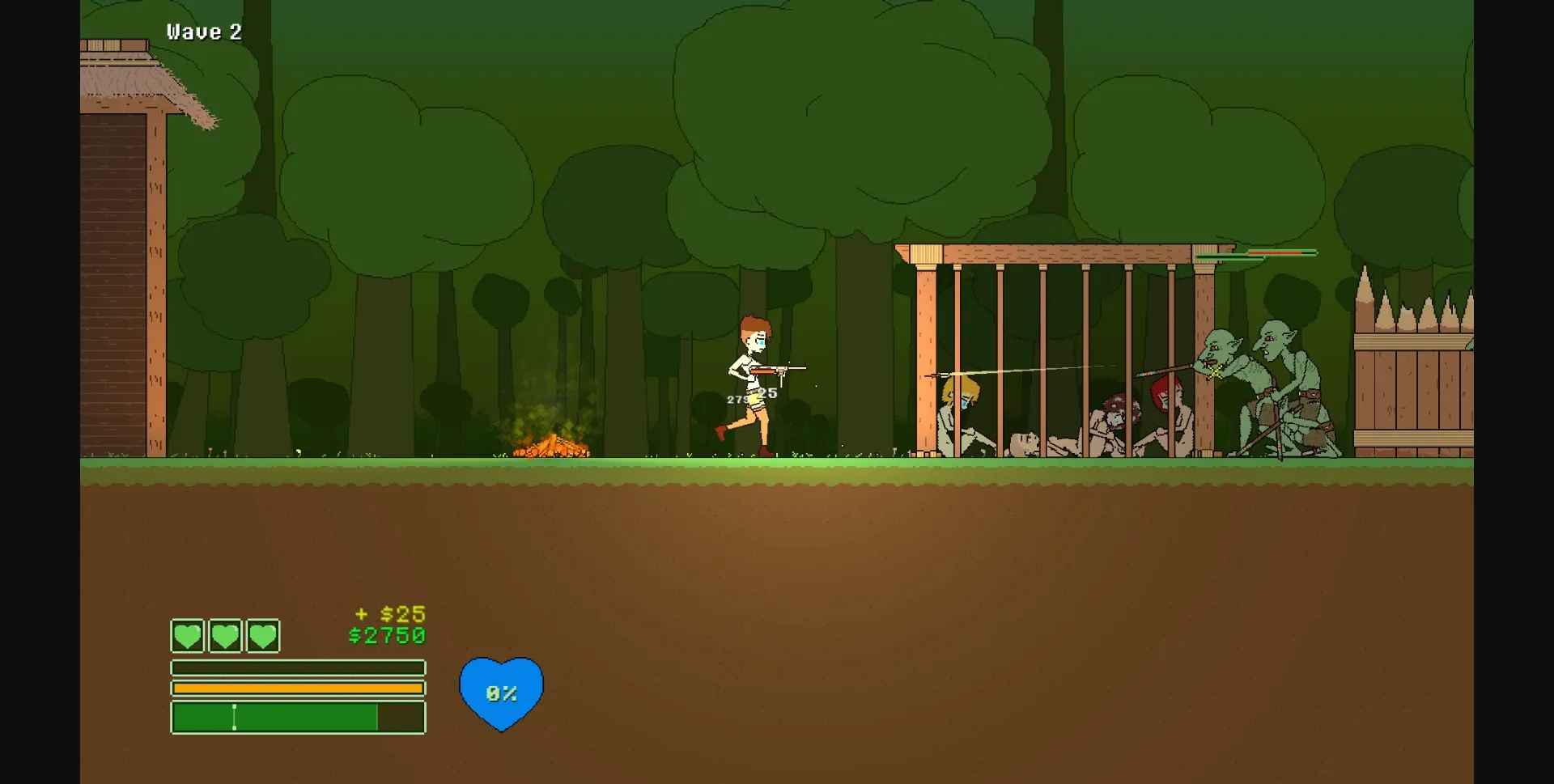Click the campfire near the hut
The image size is (1554, 784).
click(x=550, y=443)
